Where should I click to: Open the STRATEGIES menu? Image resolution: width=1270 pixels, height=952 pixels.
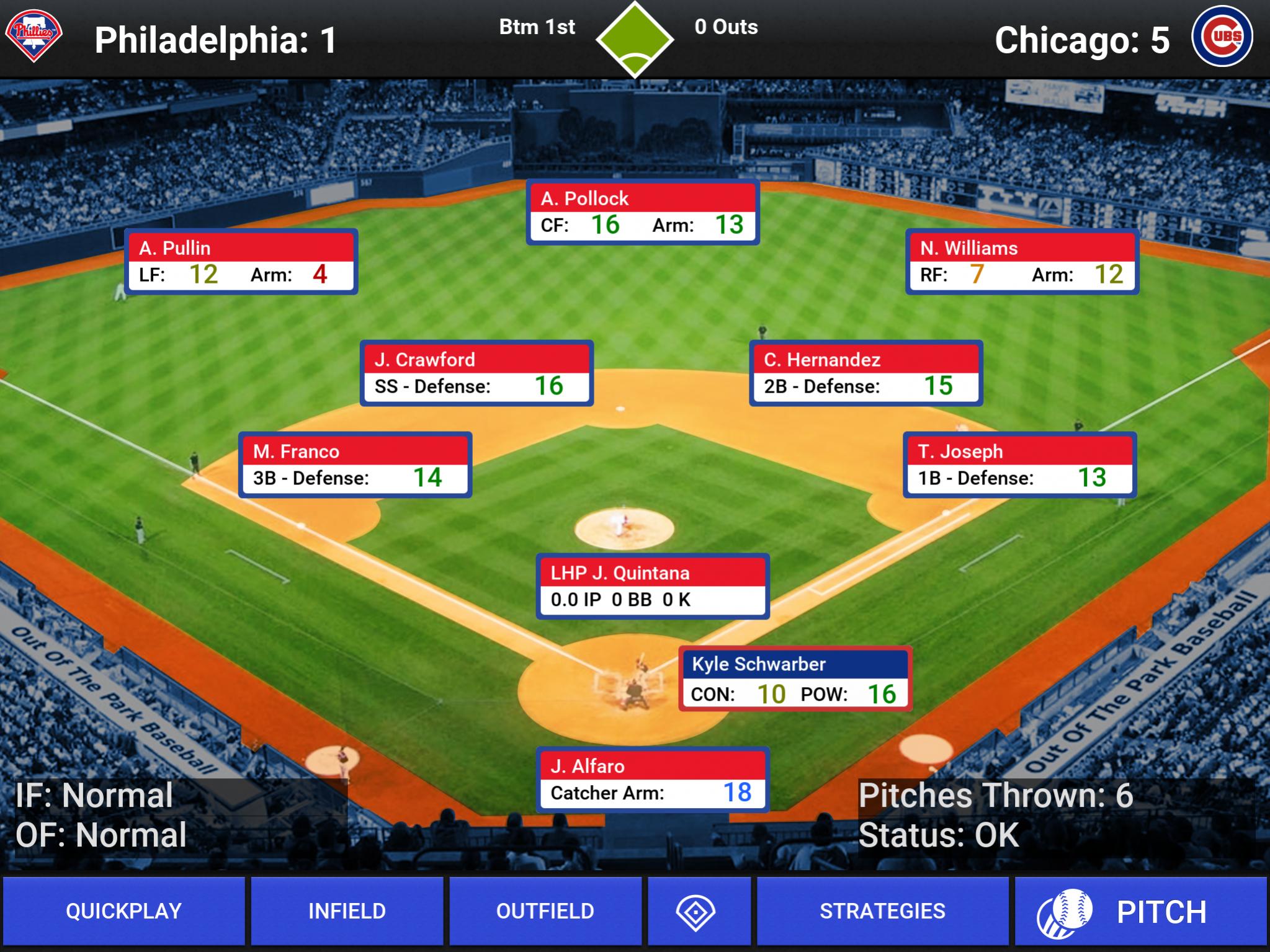coord(882,910)
